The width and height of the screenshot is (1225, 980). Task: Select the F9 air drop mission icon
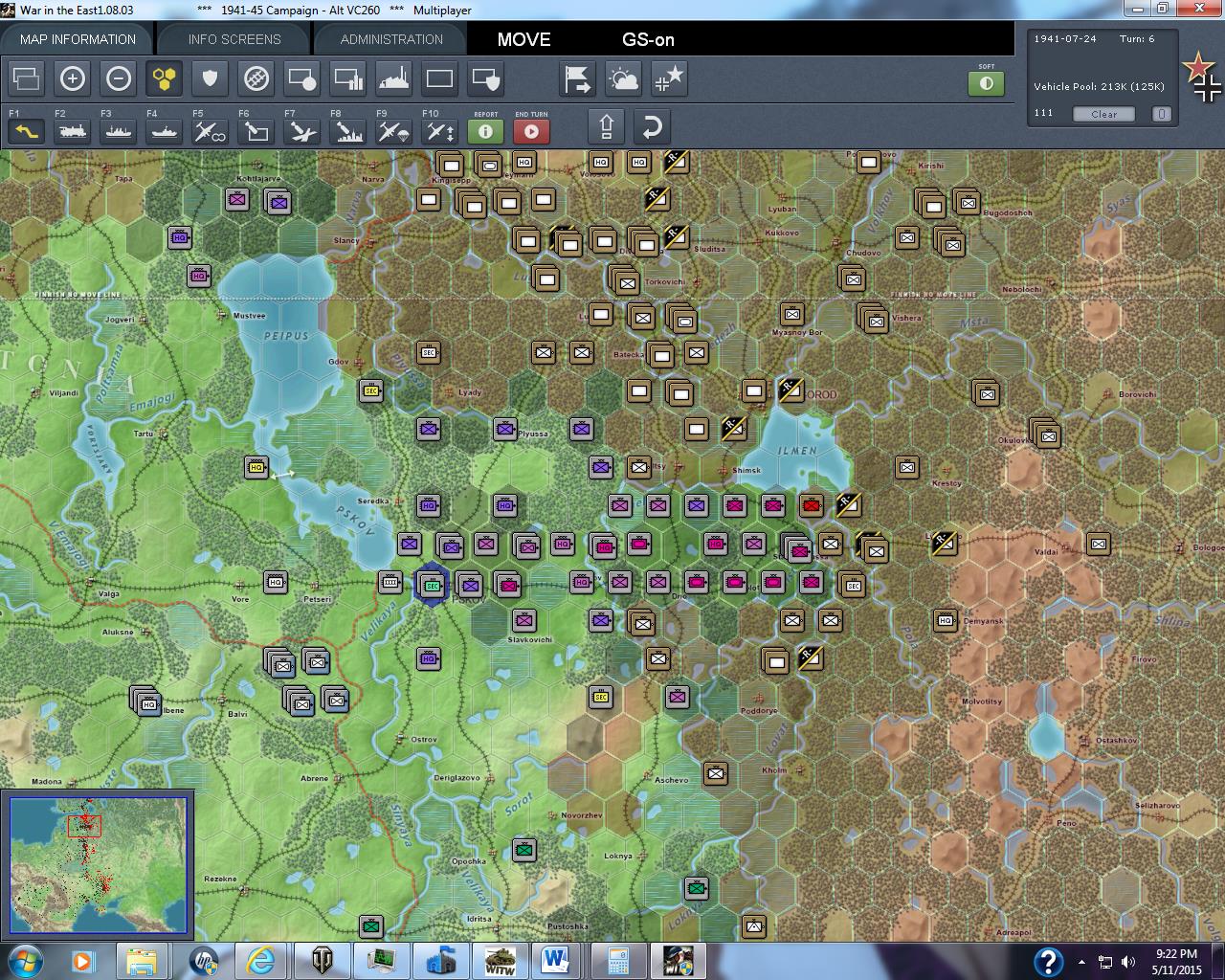coord(392,131)
